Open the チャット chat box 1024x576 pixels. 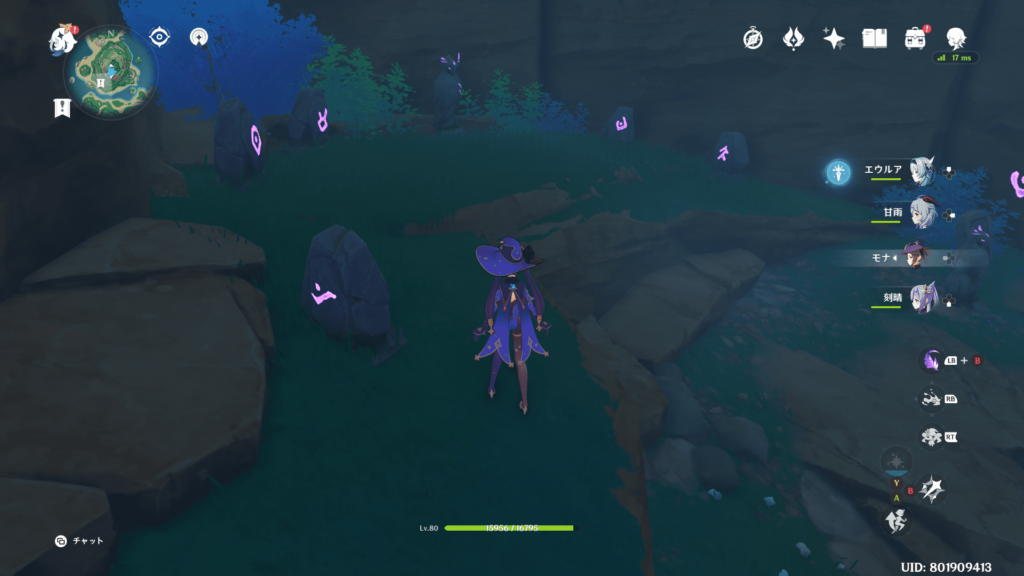(x=80, y=540)
